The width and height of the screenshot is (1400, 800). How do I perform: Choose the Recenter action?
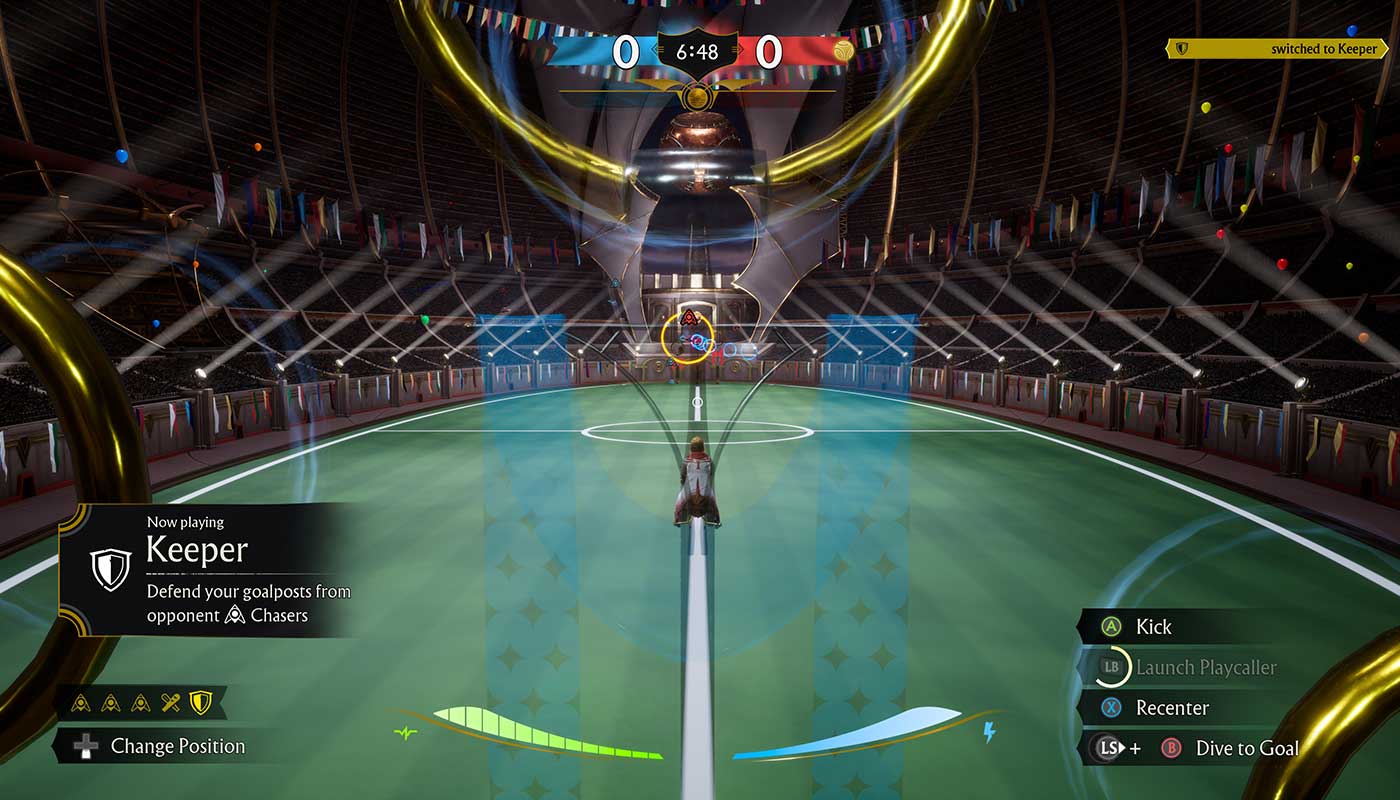(x=1172, y=708)
